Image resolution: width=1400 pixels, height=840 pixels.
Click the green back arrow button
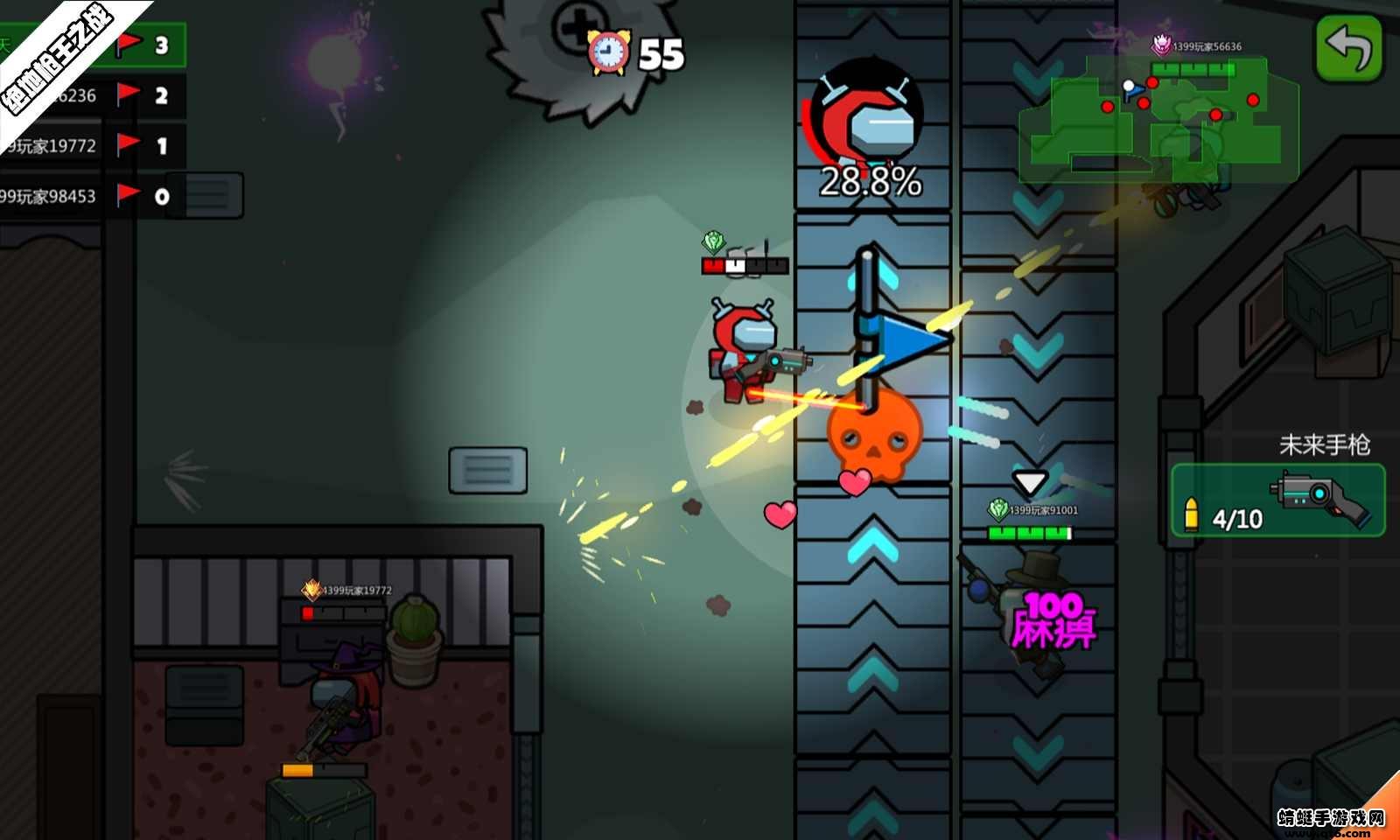pyautogui.click(x=1348, y=48)
